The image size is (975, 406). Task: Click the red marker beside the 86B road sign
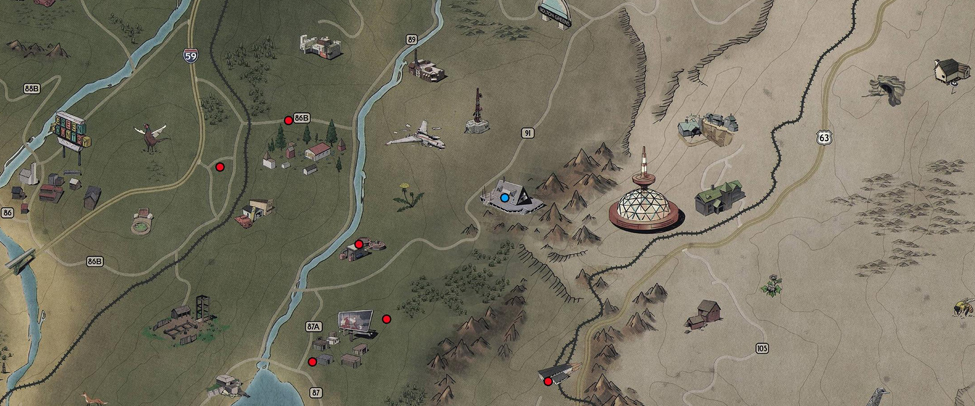pos(289,120)
